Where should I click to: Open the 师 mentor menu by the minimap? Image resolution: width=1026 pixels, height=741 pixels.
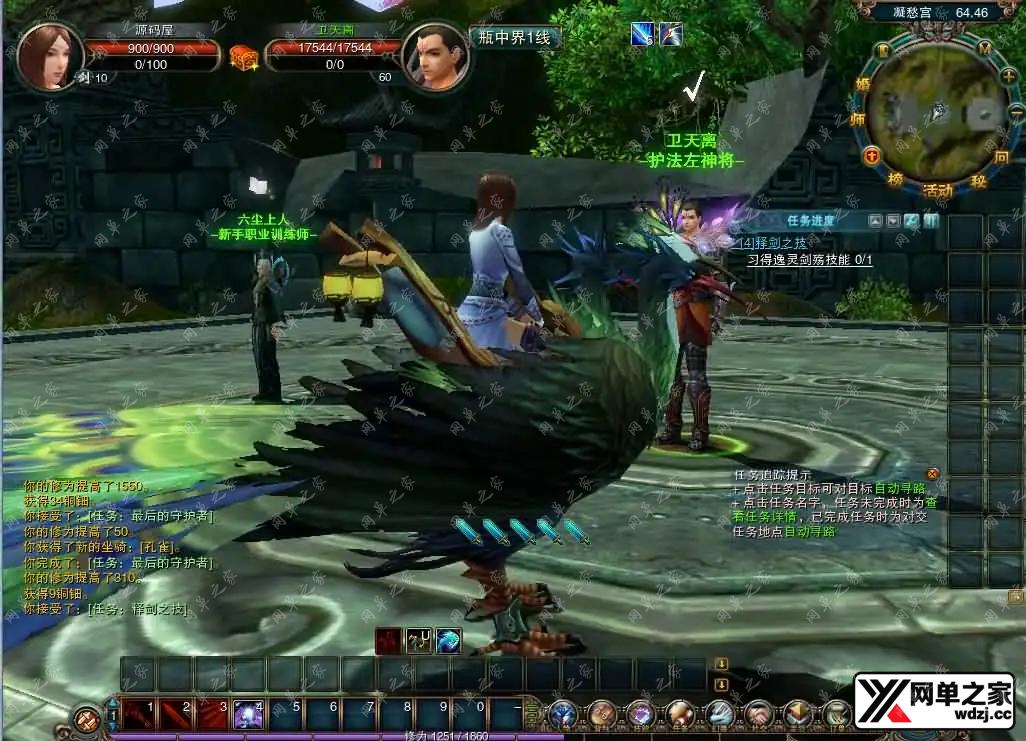(857, 119)
